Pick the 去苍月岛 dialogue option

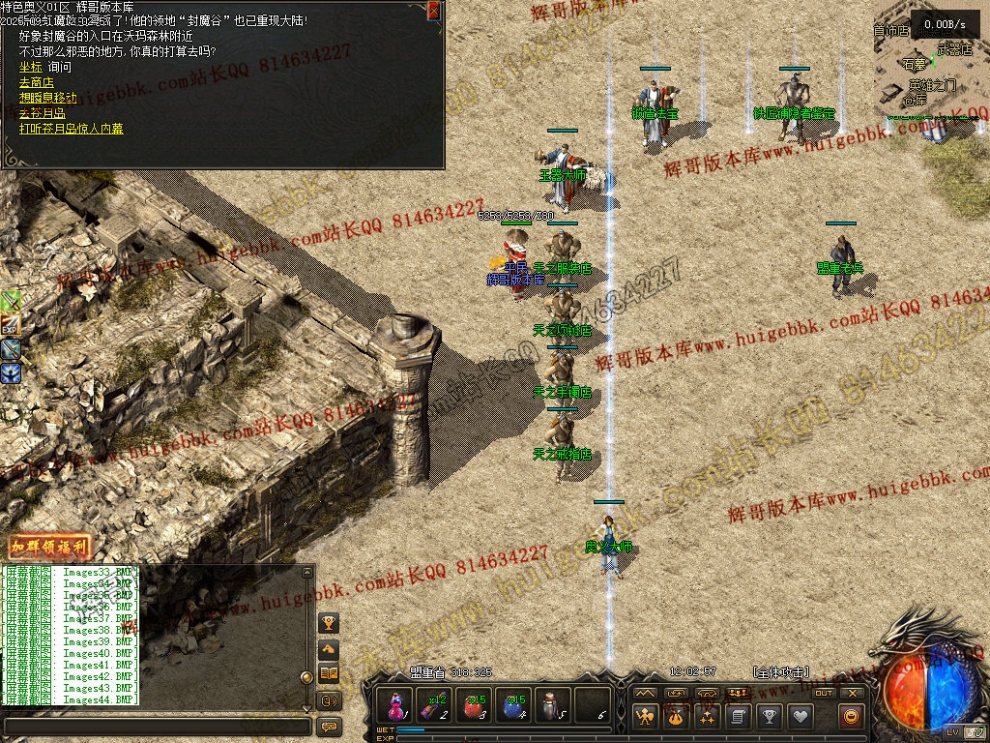pyautogui.click(x=41, y=113)
